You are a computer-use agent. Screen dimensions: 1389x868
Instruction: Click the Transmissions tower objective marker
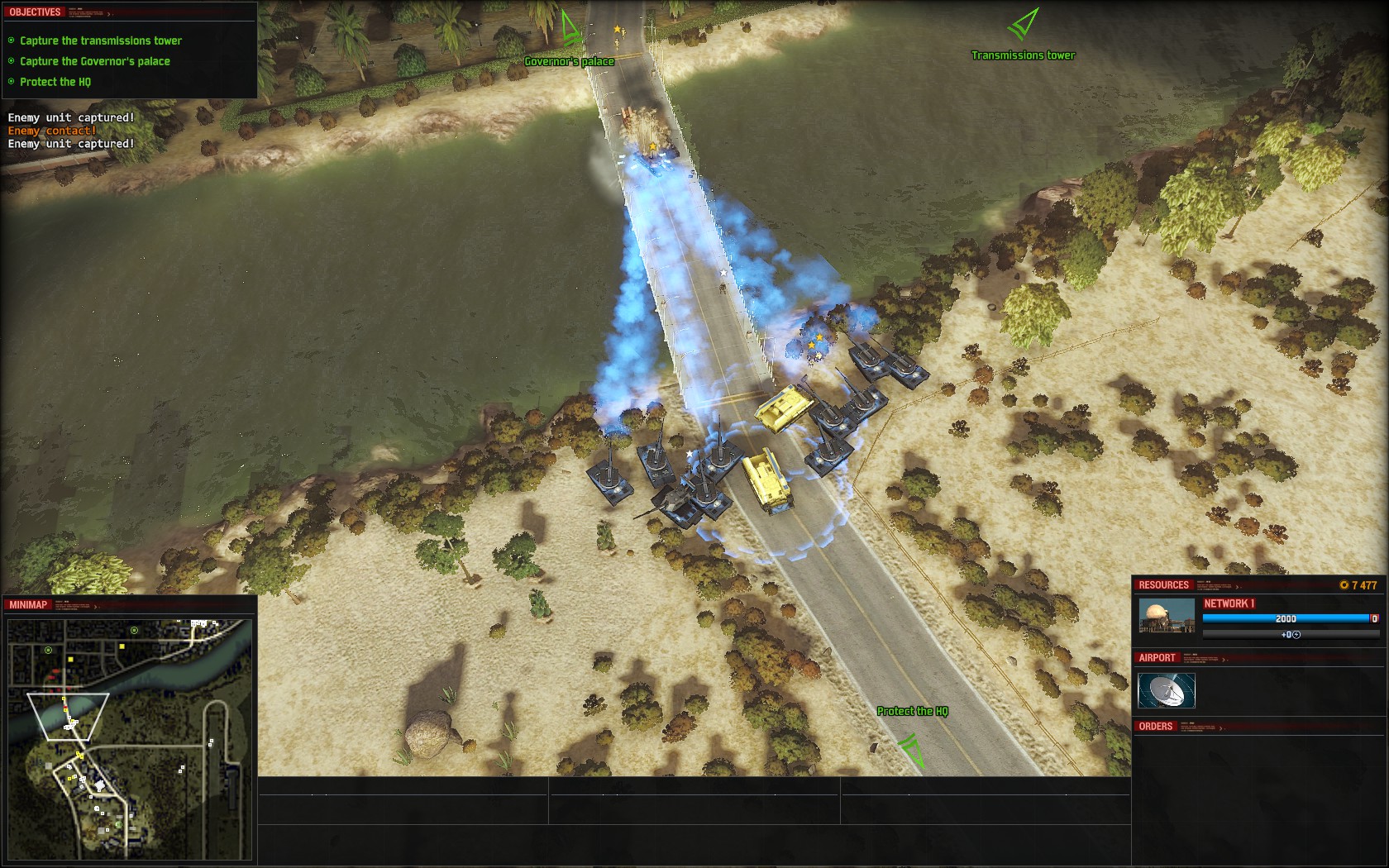click(x=1023, y=25)
